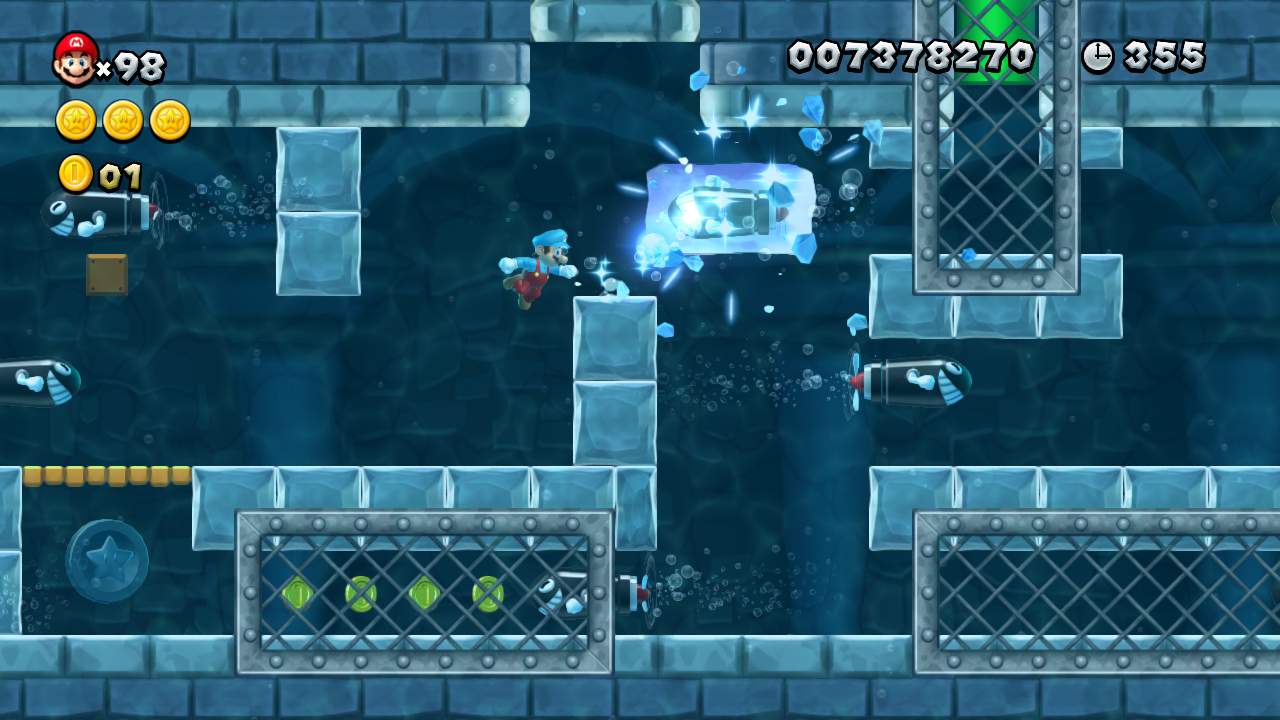The image size is (1280, 720).
Task: Click the clock icon beside the timer
Action: (x=1100, y=57)
